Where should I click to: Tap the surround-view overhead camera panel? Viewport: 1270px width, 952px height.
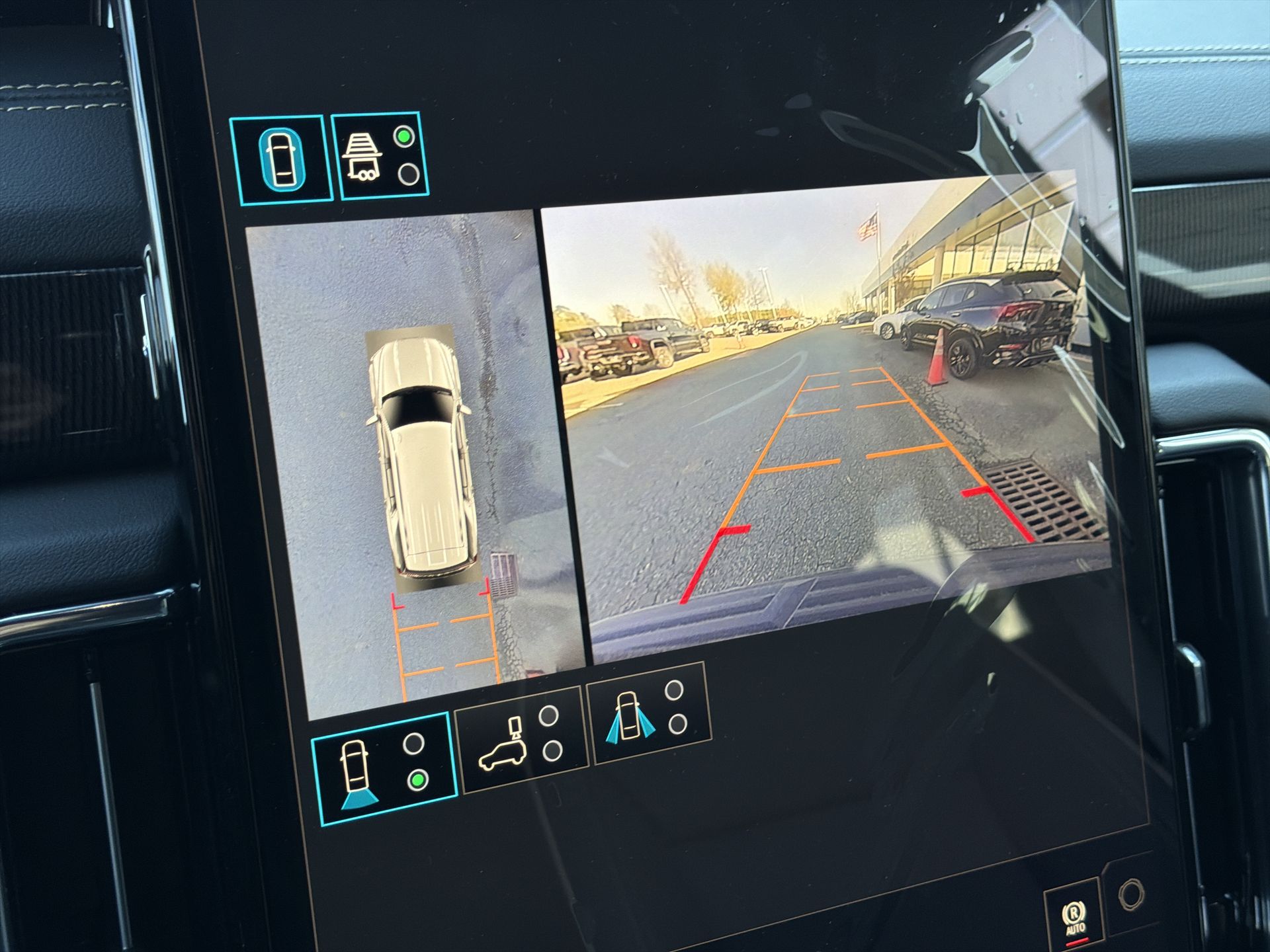click(413, 463)
